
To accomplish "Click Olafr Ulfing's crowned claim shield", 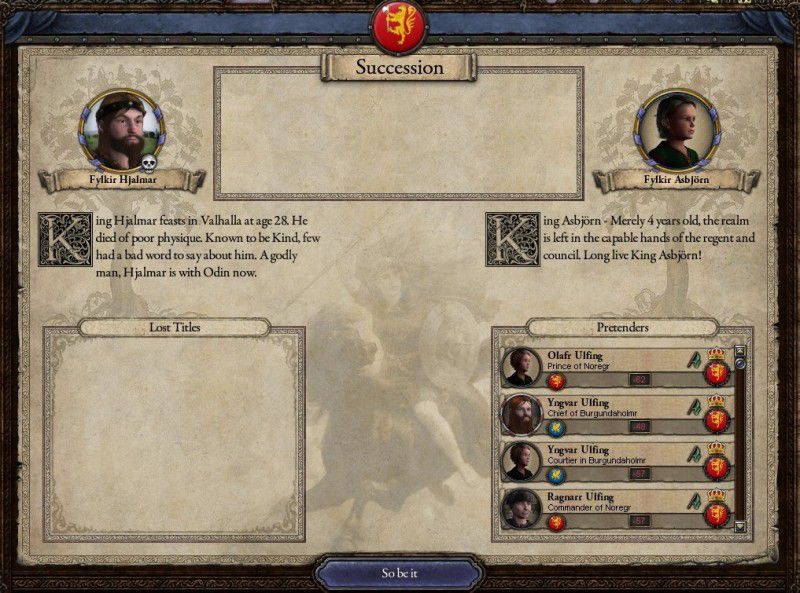I will [715, 368].
